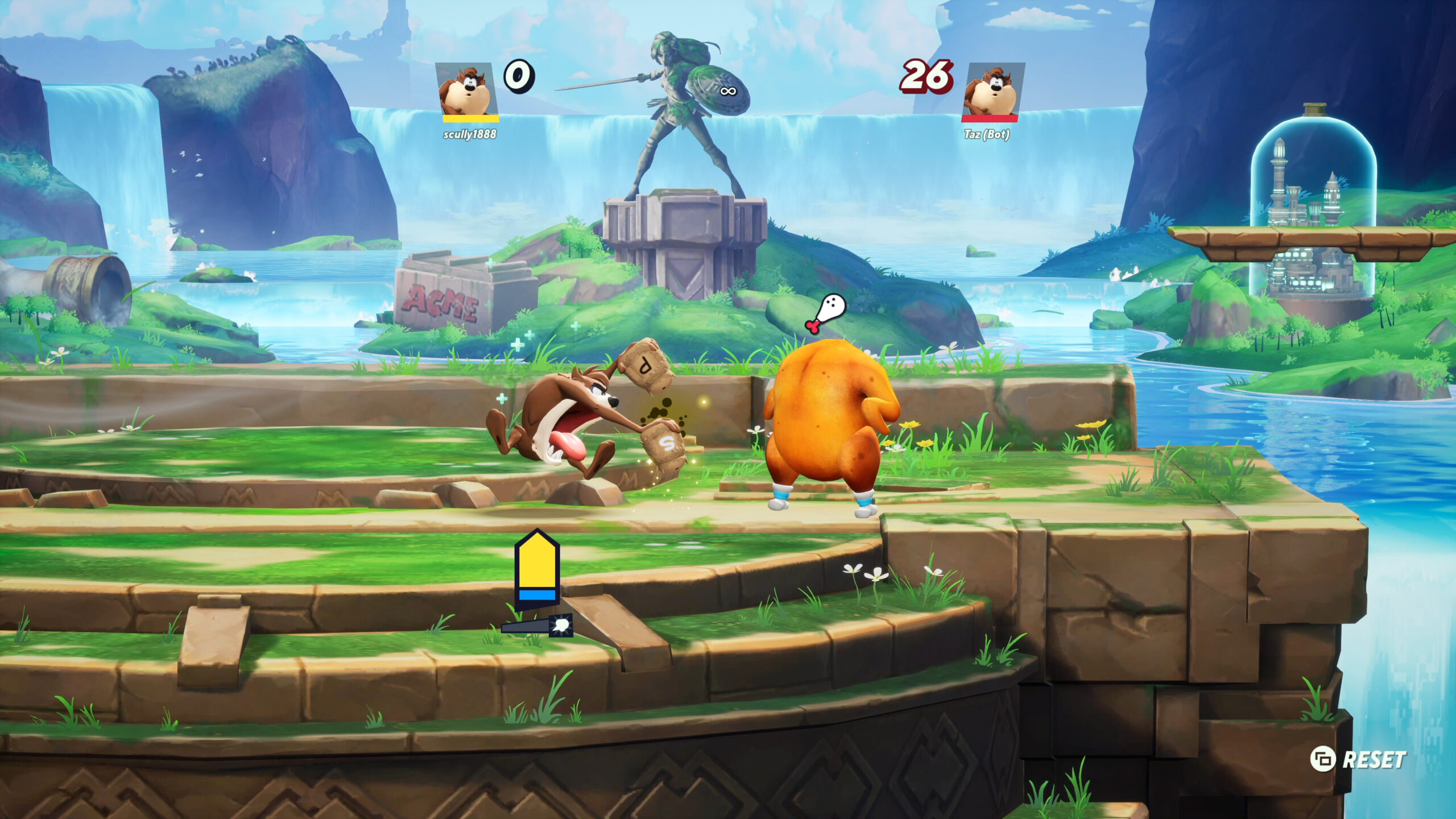Select the Taz (Bot) opponent portrait

coord(992,91)
